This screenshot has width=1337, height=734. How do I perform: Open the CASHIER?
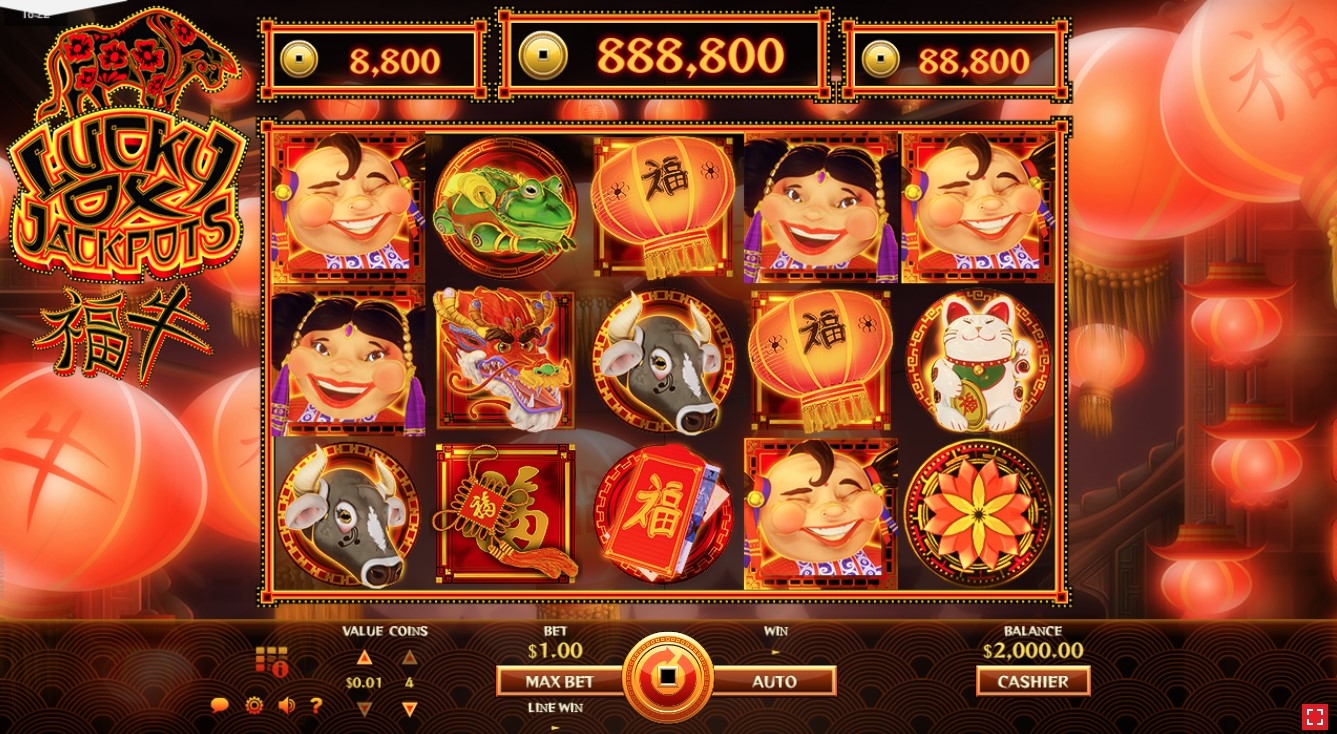click(1033, 681)
